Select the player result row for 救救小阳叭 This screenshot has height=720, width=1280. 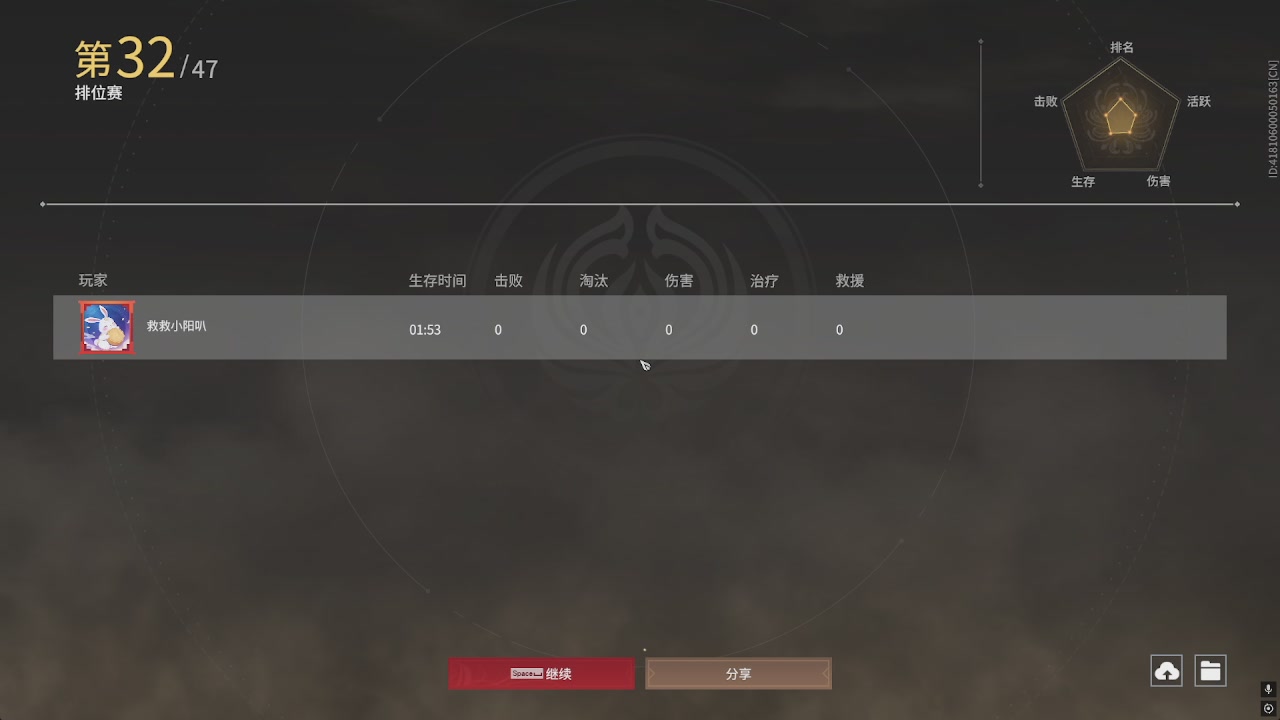(640, 327)
